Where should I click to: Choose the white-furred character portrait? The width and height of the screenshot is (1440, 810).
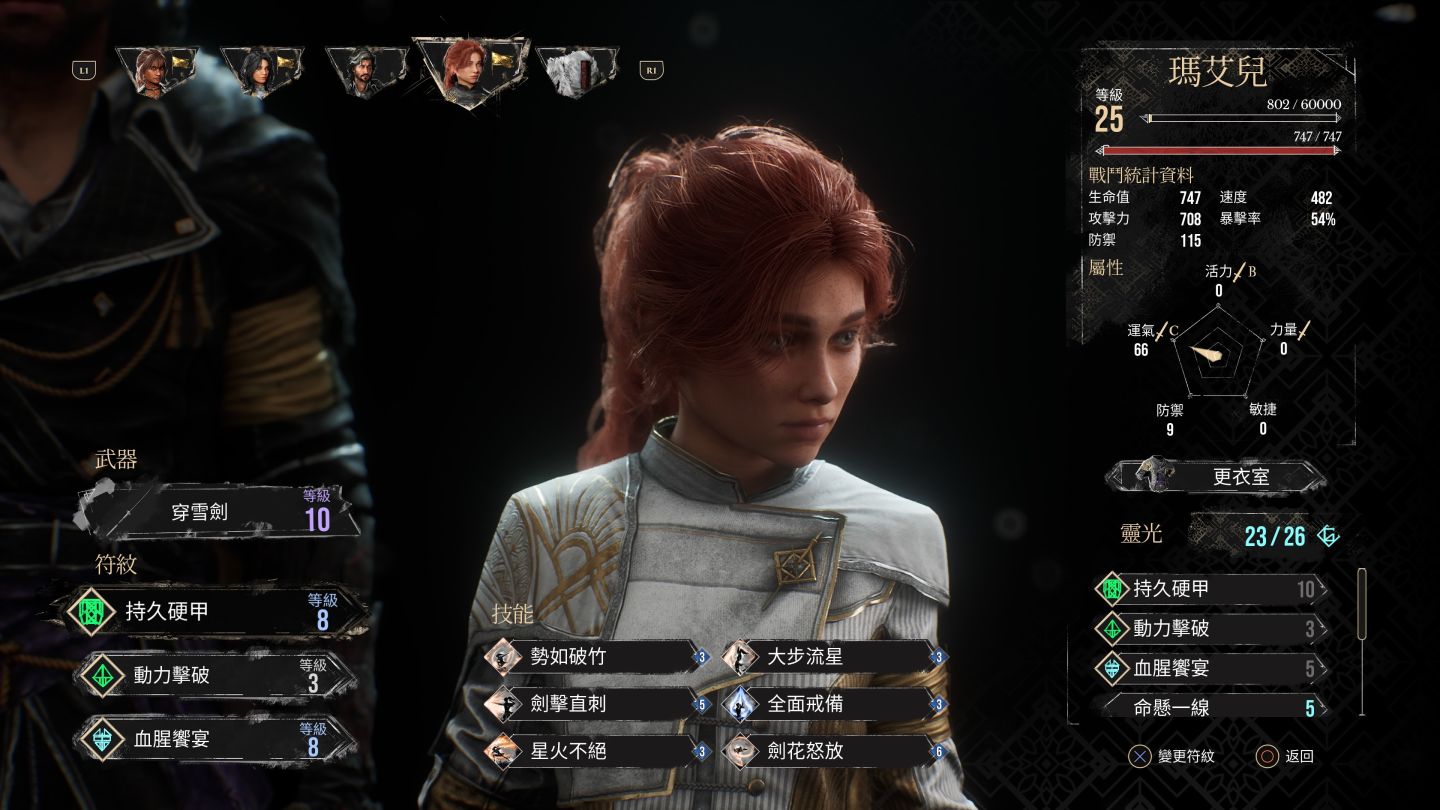[577, 71]
